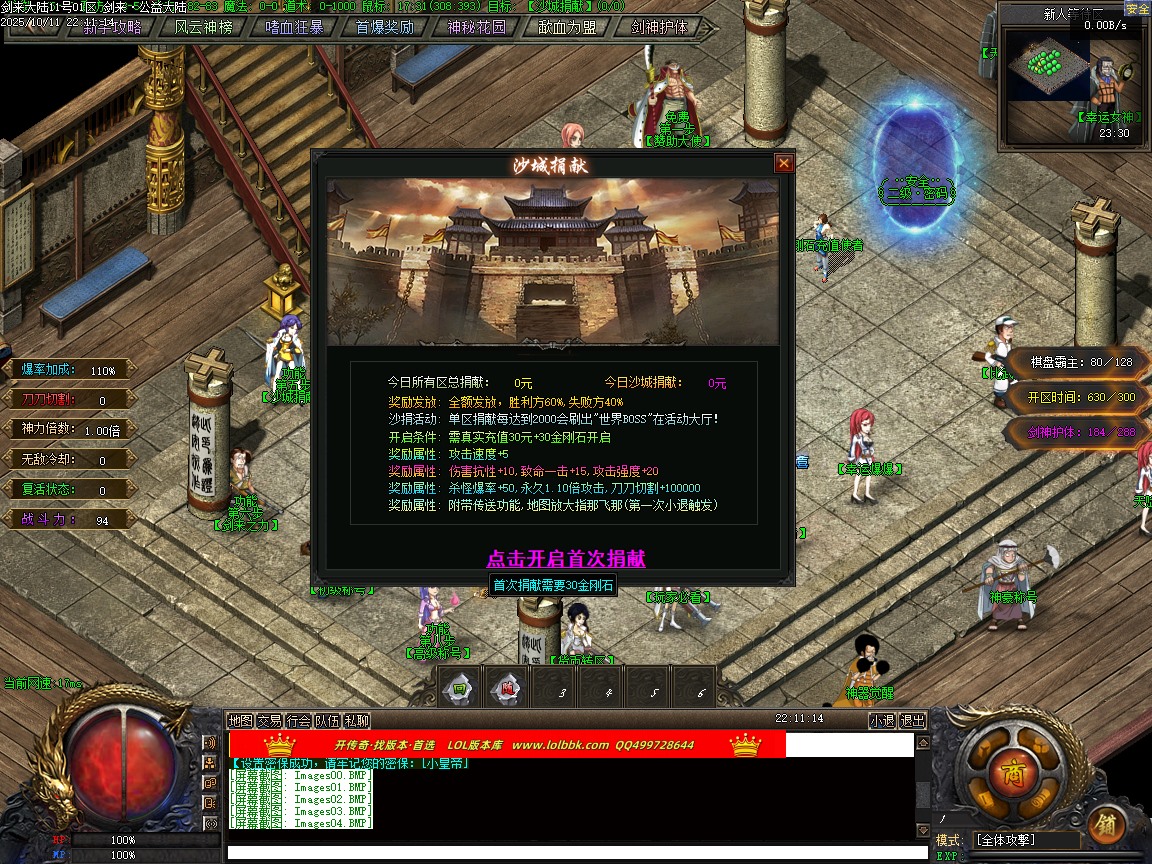The image size is (1152, 864).
Task: Enter the 神秘花园 menu
Action: [476, 27]
